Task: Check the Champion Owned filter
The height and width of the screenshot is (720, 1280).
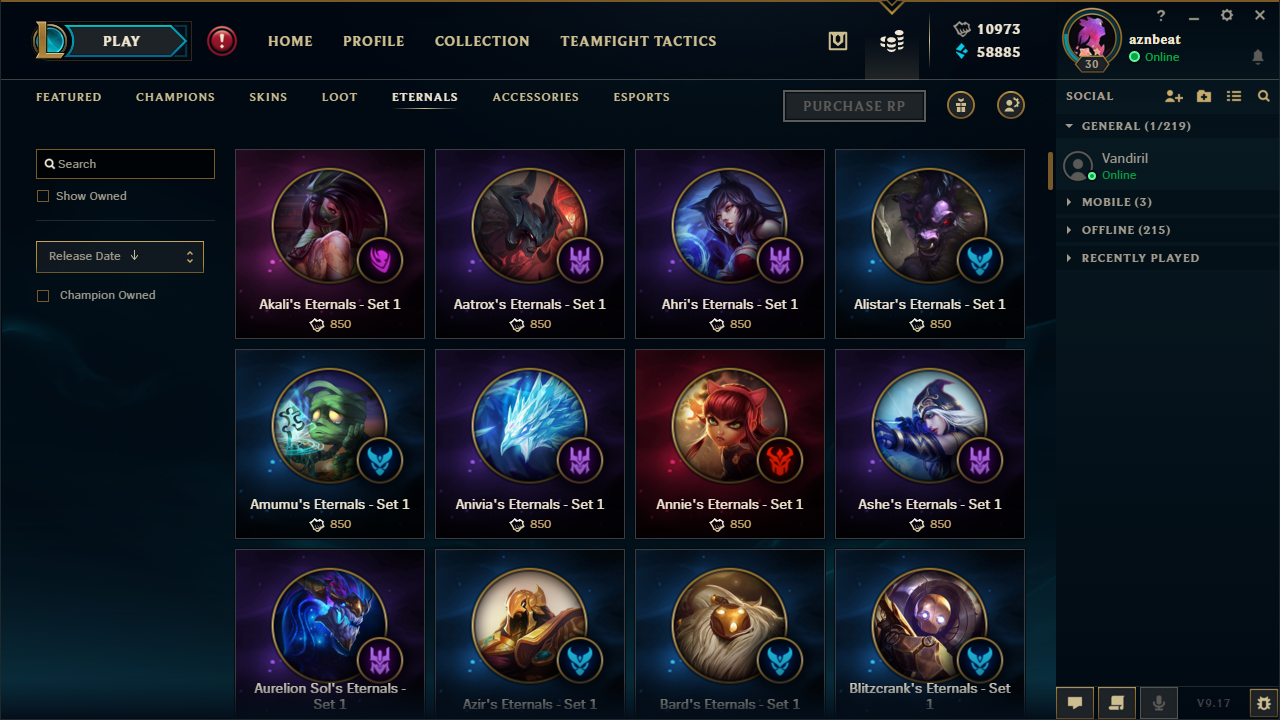Action: pos(43,295)
